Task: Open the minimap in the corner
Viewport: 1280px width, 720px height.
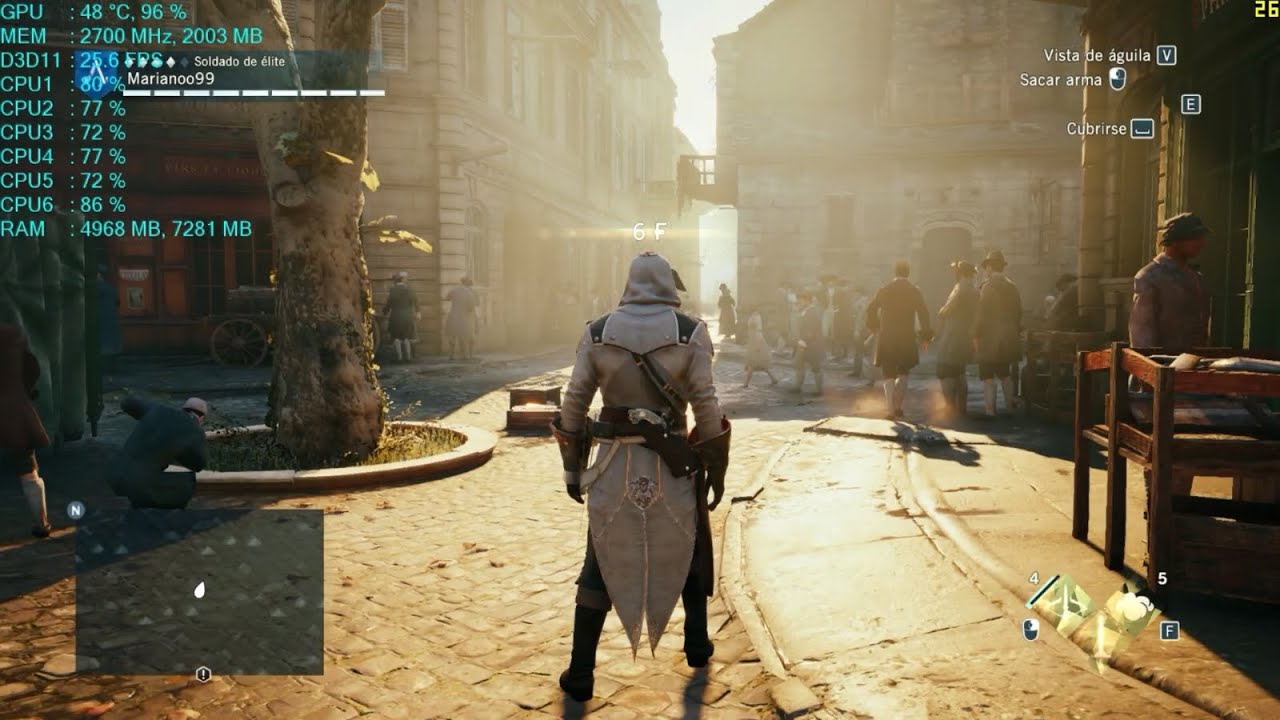Action: [x=199, y=591]
